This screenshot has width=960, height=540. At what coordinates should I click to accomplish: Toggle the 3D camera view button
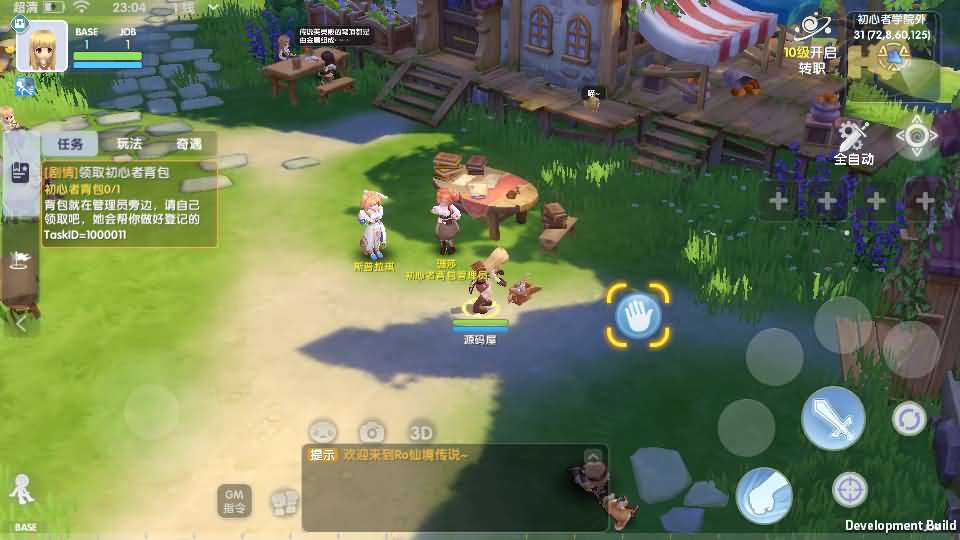pos(421,432)
